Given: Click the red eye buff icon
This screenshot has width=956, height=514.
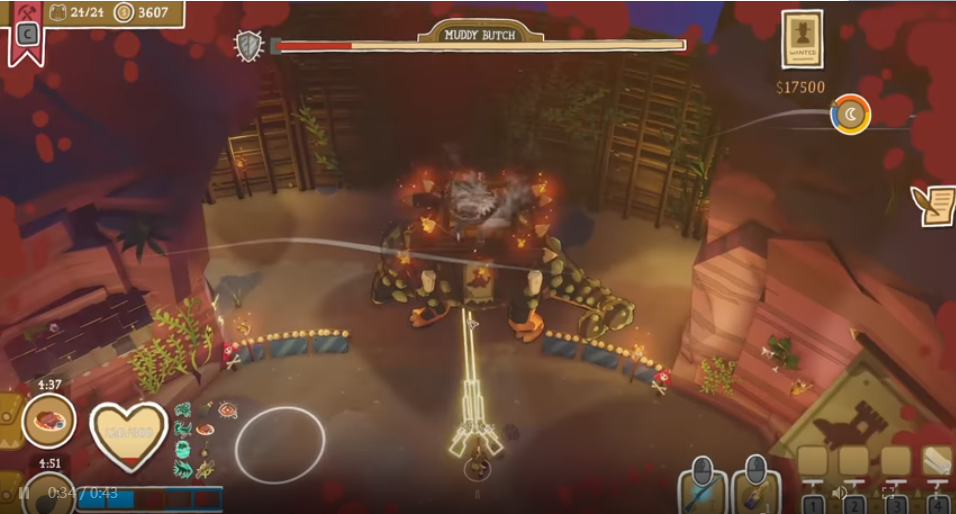Looking at the screenshot, I should 227,410.
